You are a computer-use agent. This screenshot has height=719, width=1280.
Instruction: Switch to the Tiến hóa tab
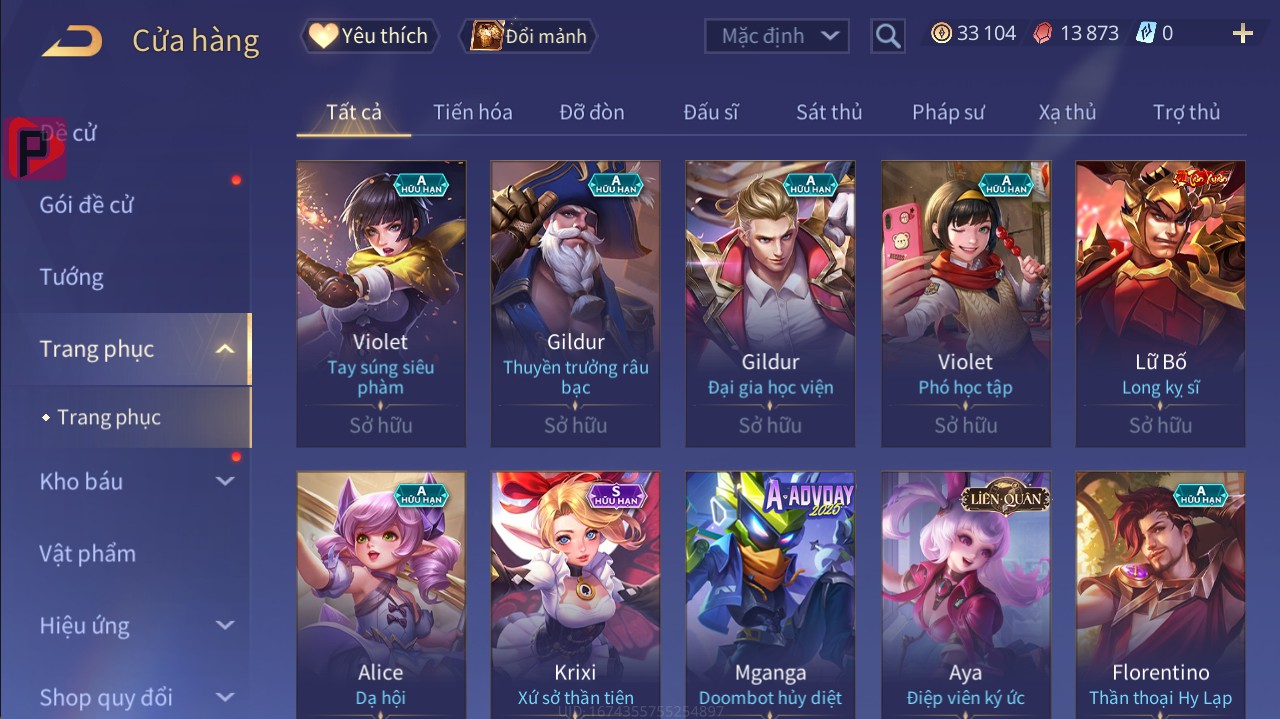pos(472,112)
